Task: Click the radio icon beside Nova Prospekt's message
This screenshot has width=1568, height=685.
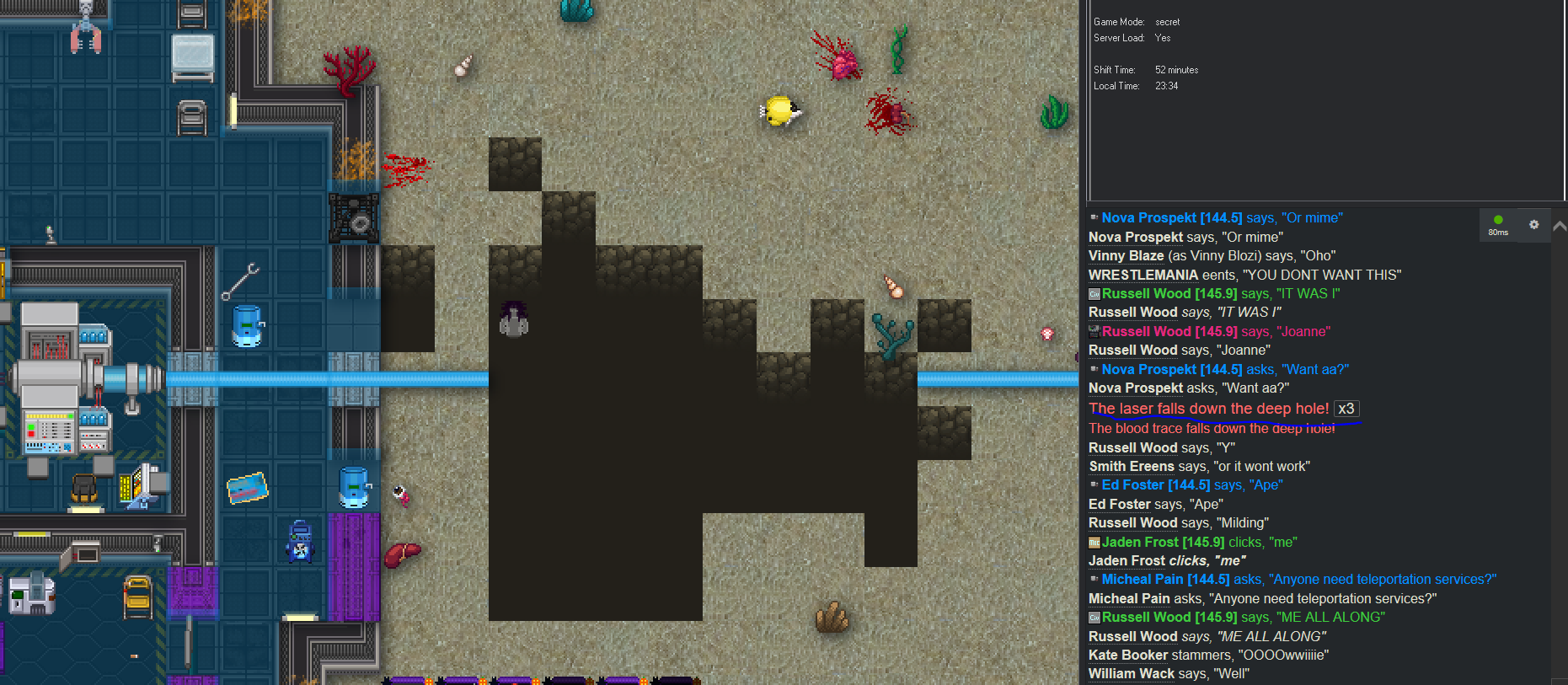Action: tap(1094, 217)
